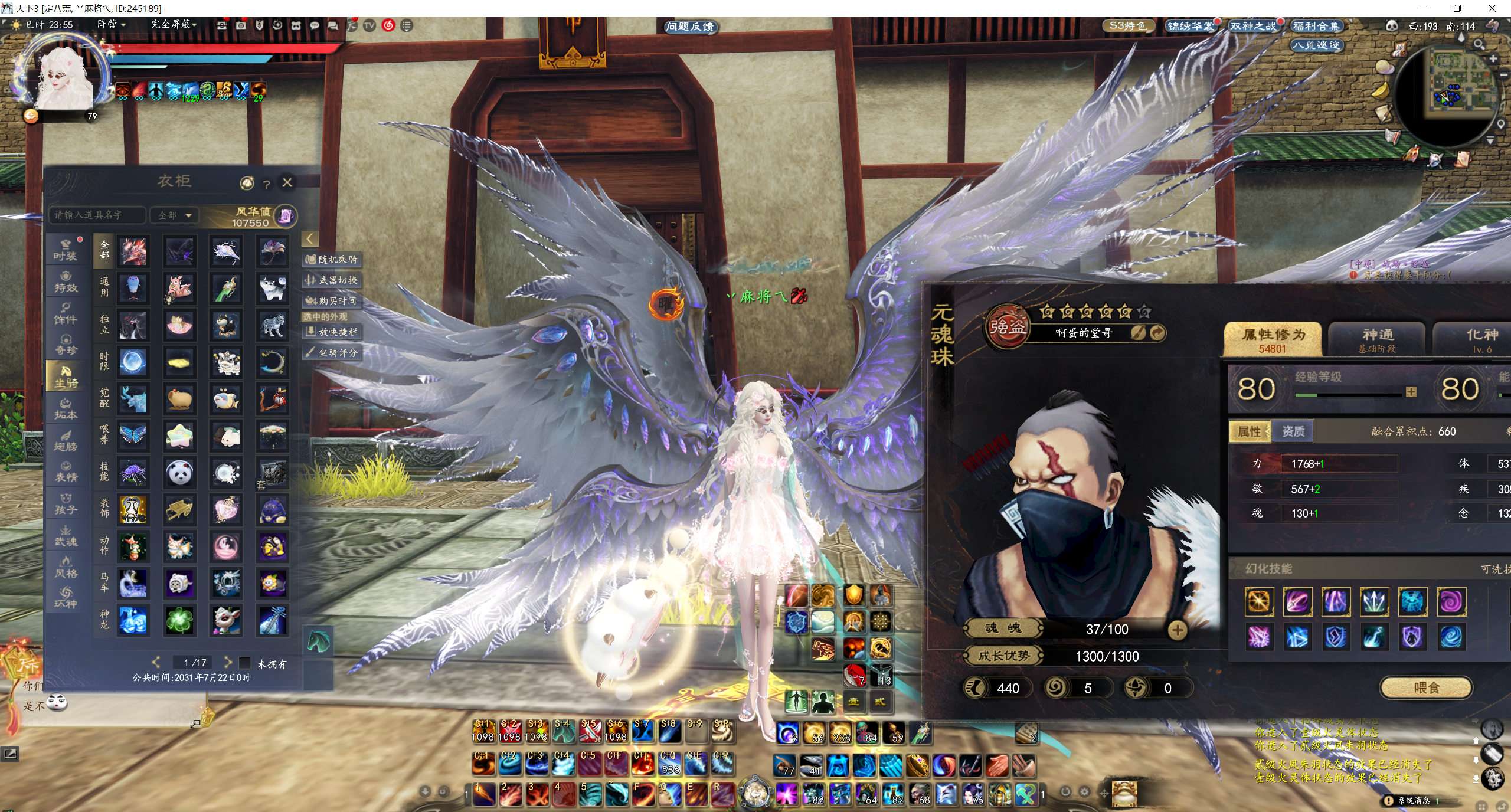Toggle the 未拥有 checkbox
Image resolution: width=1511 pixels, height=812 pixels.
click(x=246, y=663)
